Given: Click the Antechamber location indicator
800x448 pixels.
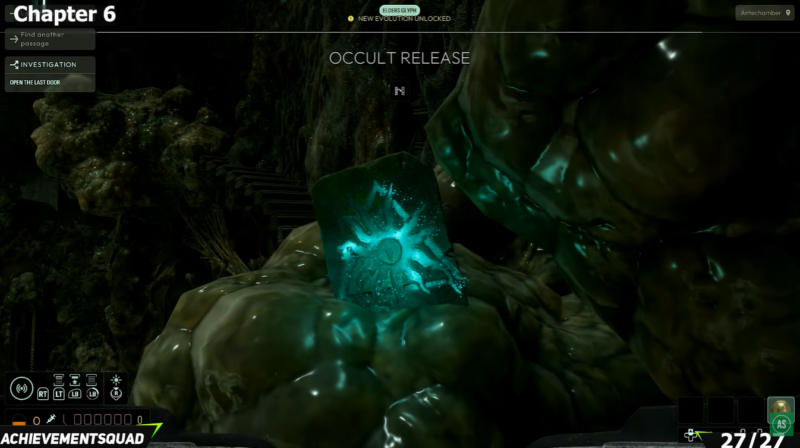Looking at the screenshot, I should (x=765, y=13).
